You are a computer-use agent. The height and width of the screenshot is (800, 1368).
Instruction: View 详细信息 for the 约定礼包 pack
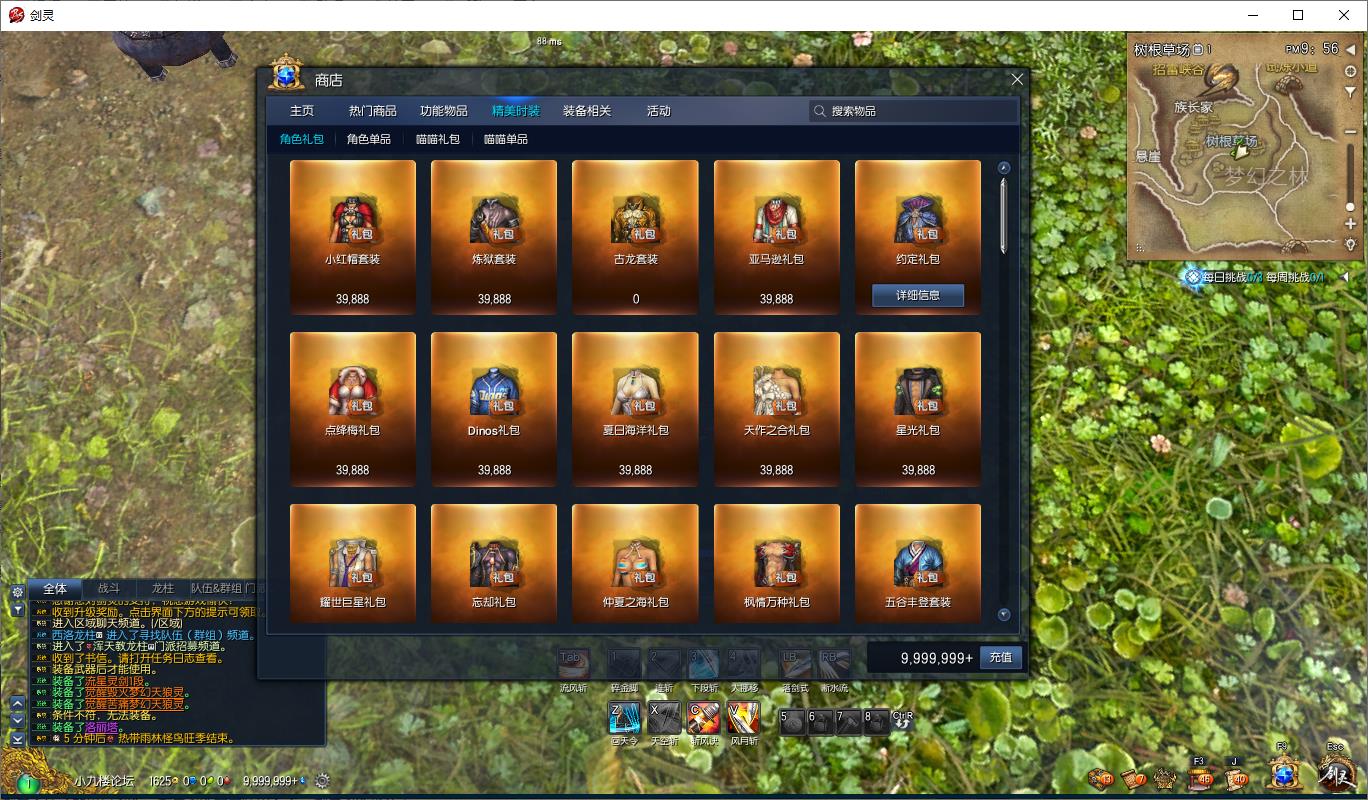(917, 295)
